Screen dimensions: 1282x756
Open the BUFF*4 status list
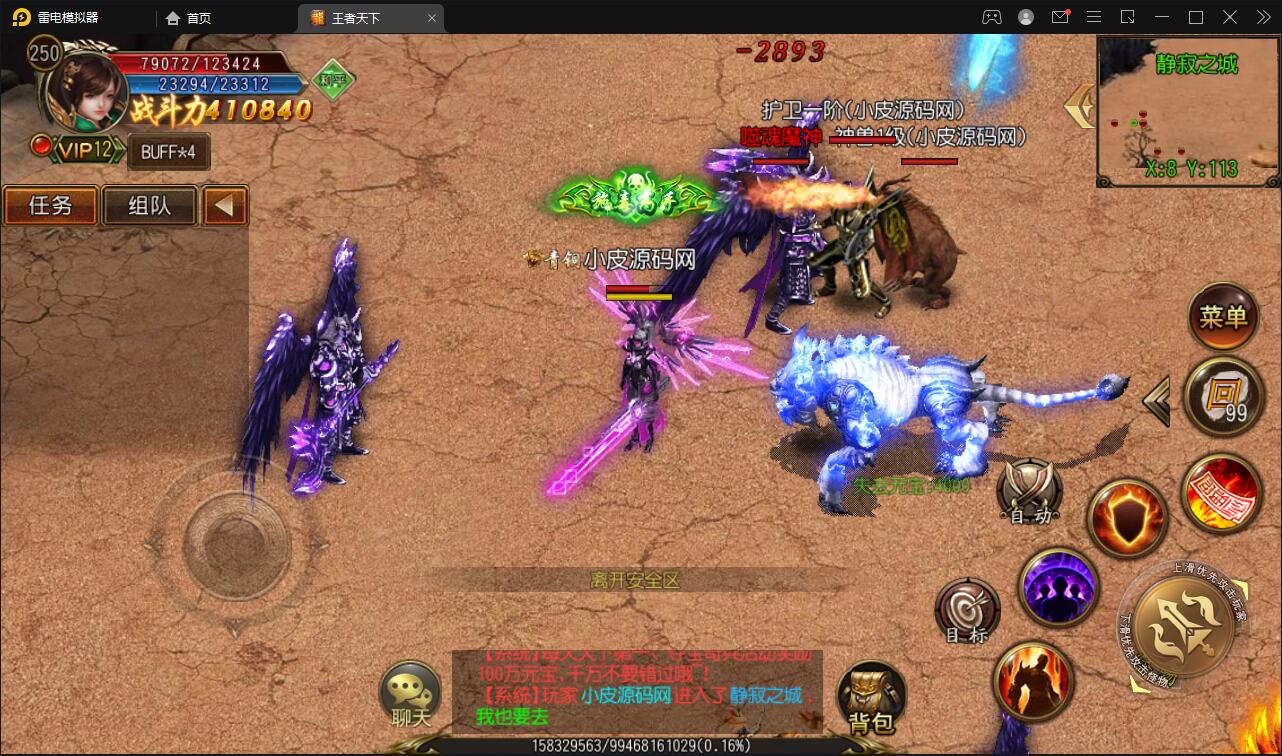168,152
